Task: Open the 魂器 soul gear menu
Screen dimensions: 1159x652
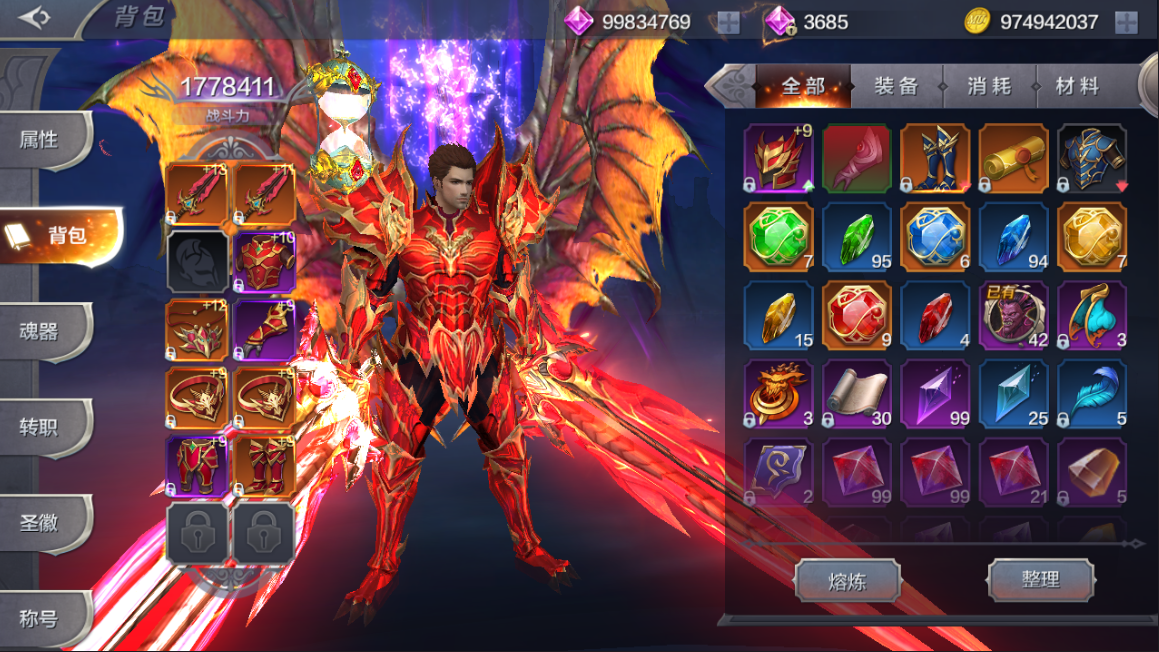Action: (x=40, y=332)
